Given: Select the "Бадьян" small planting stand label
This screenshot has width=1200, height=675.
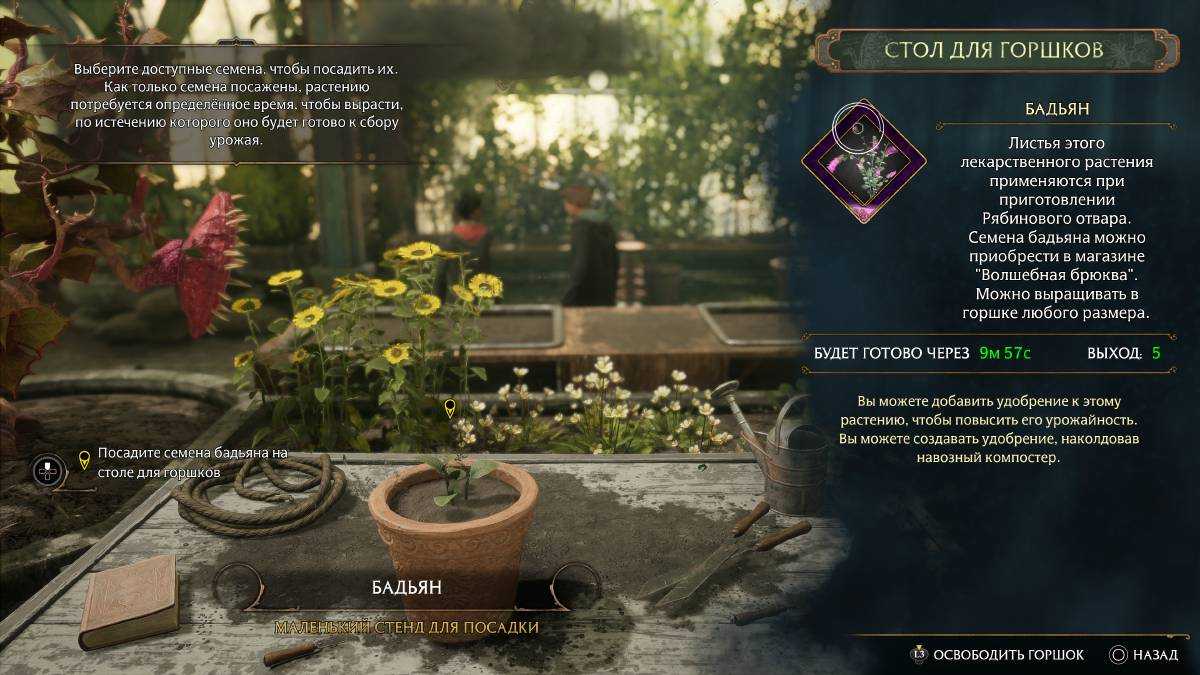Looking at the screenshot, I should click(407, 588).
